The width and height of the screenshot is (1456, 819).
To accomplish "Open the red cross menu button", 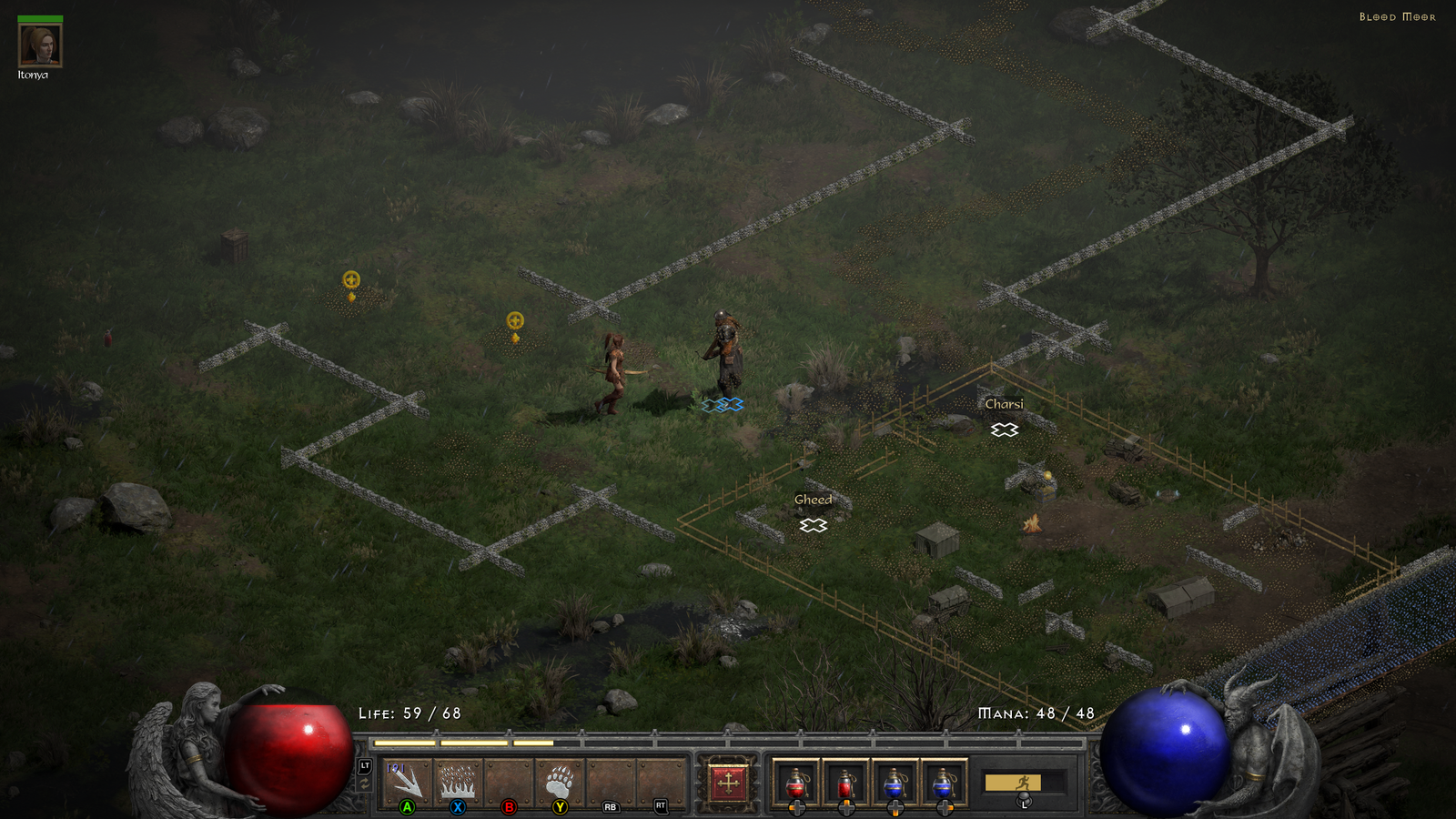I will point(728,784).
